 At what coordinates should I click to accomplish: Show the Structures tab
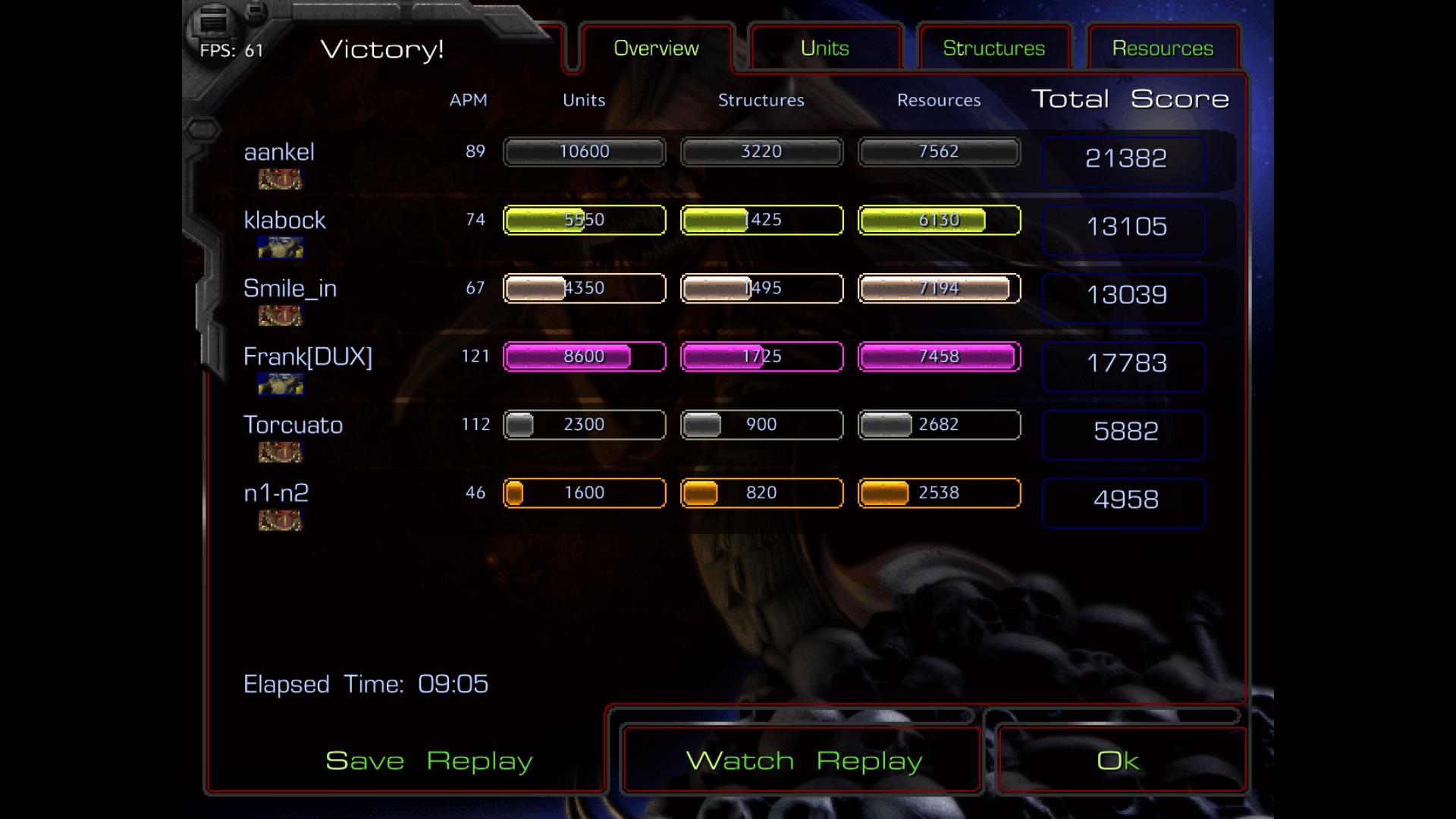(x=993, y=49)
